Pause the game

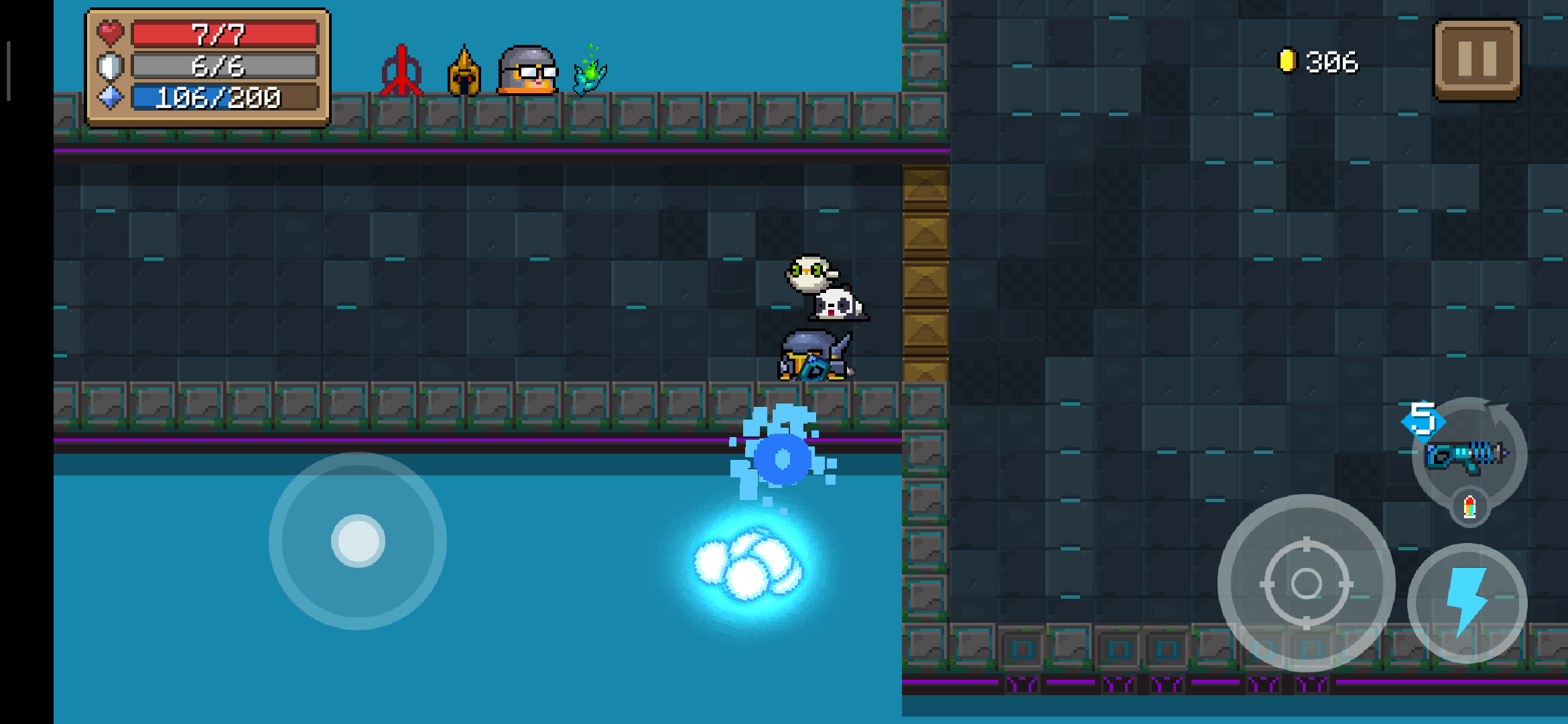coord(1477,60)
